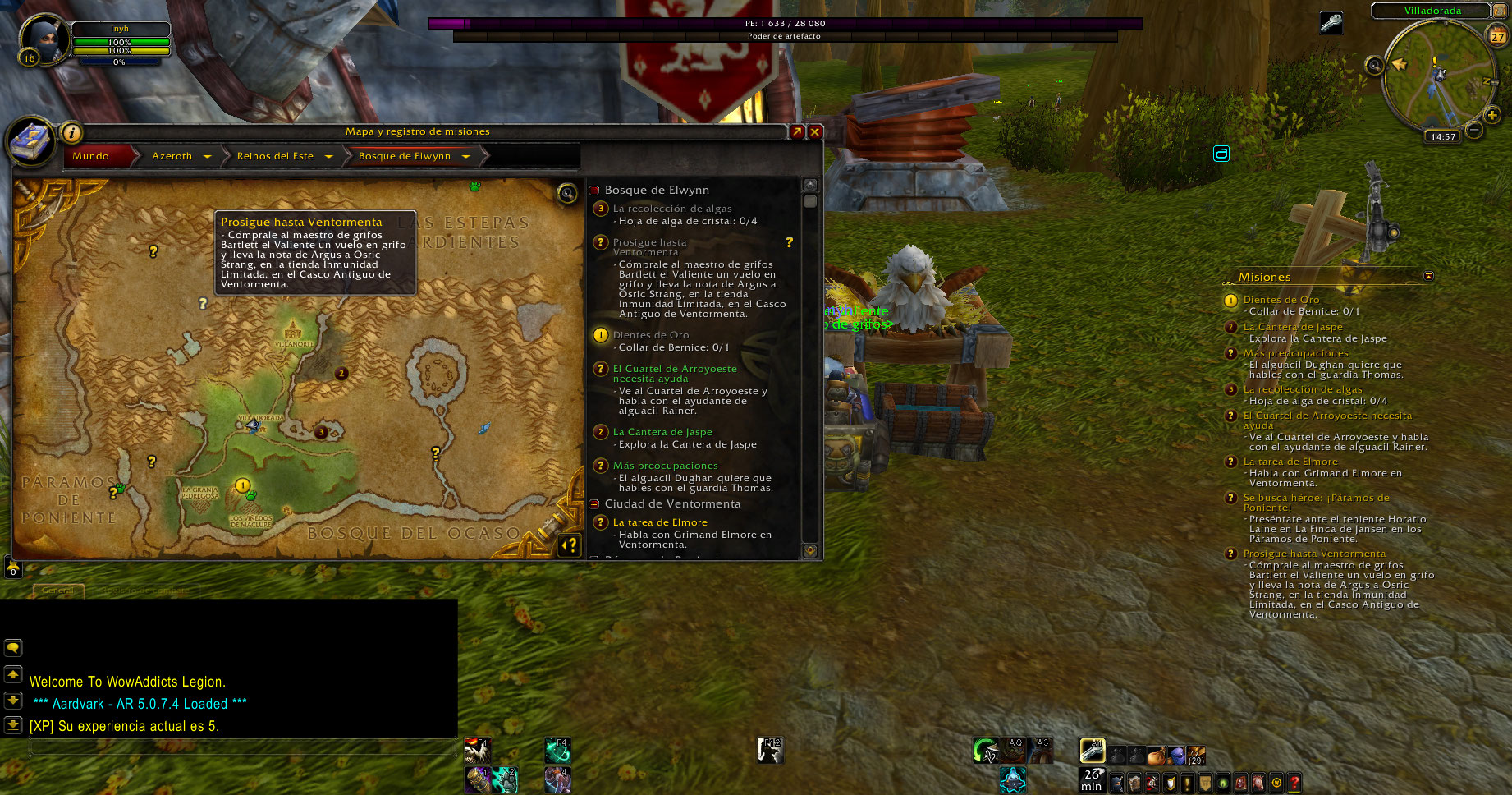The width and height of the screenshot is (1512, 795).
Task: Select Prosigue hasta Ventormenta in the tracker
Action: [x=1314, y=554]
